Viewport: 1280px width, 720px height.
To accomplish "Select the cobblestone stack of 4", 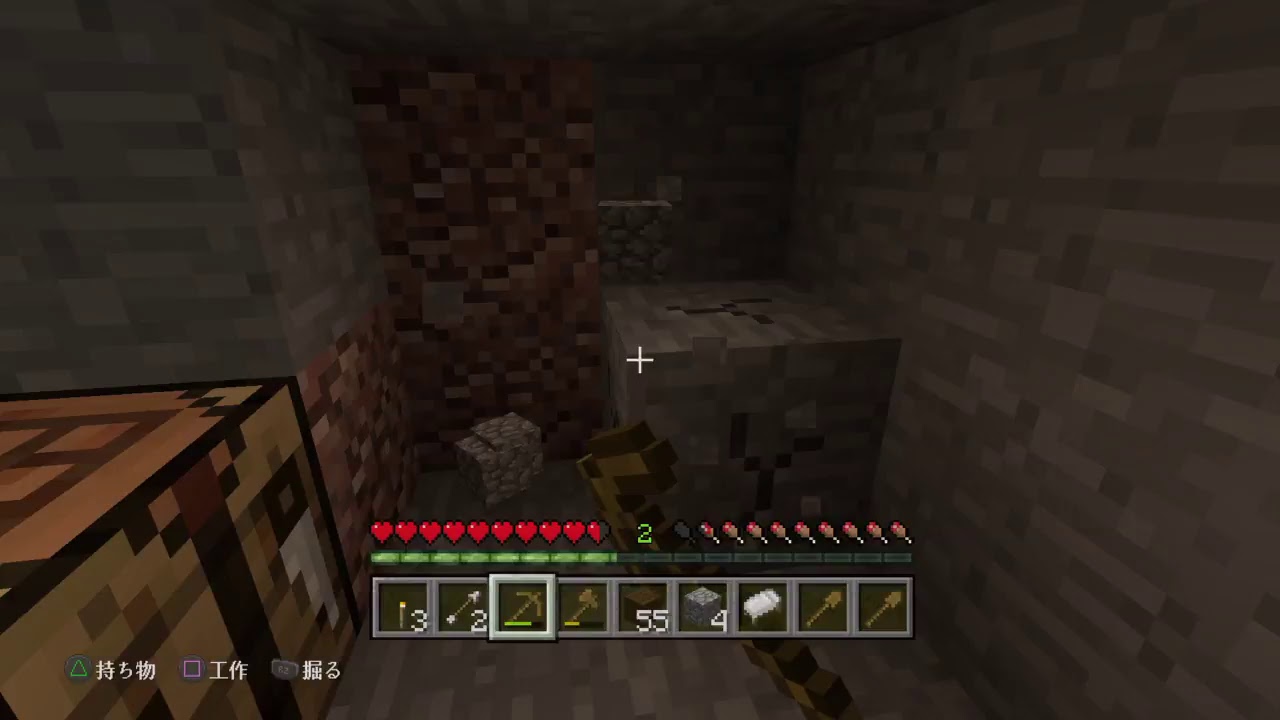I will point(703,607).
